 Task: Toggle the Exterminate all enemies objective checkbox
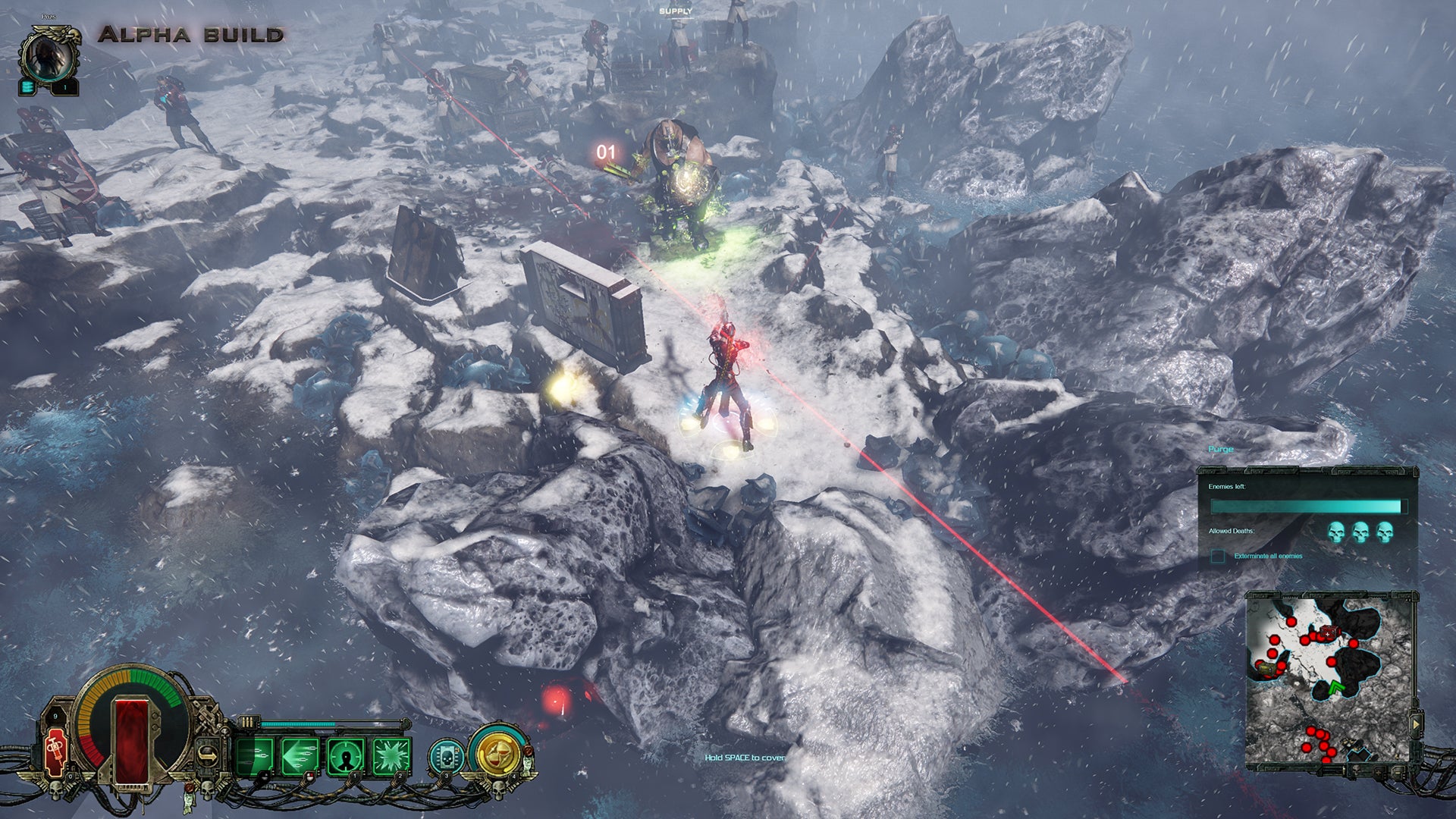point(1218,557)
